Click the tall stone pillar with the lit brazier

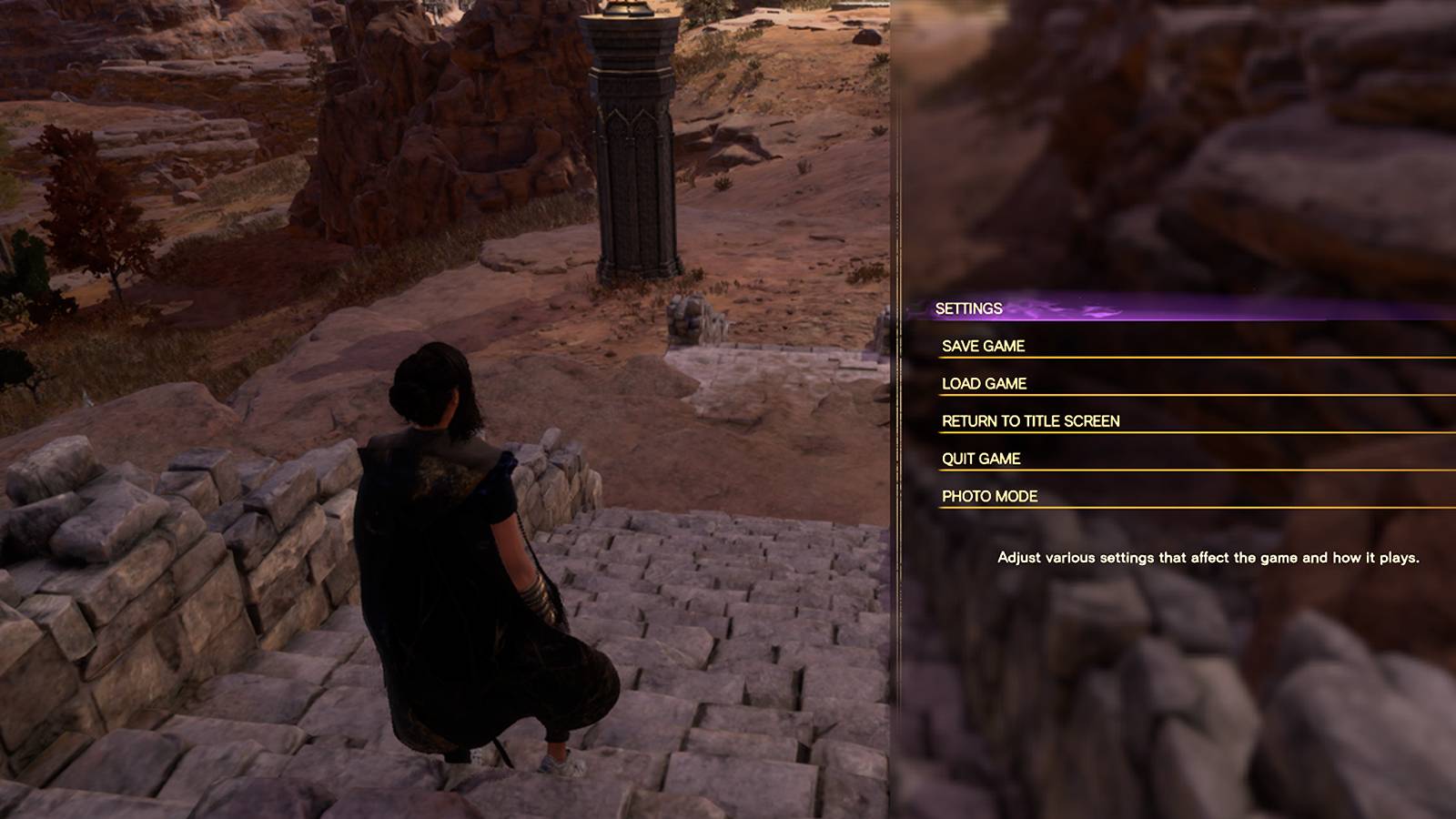632,146
